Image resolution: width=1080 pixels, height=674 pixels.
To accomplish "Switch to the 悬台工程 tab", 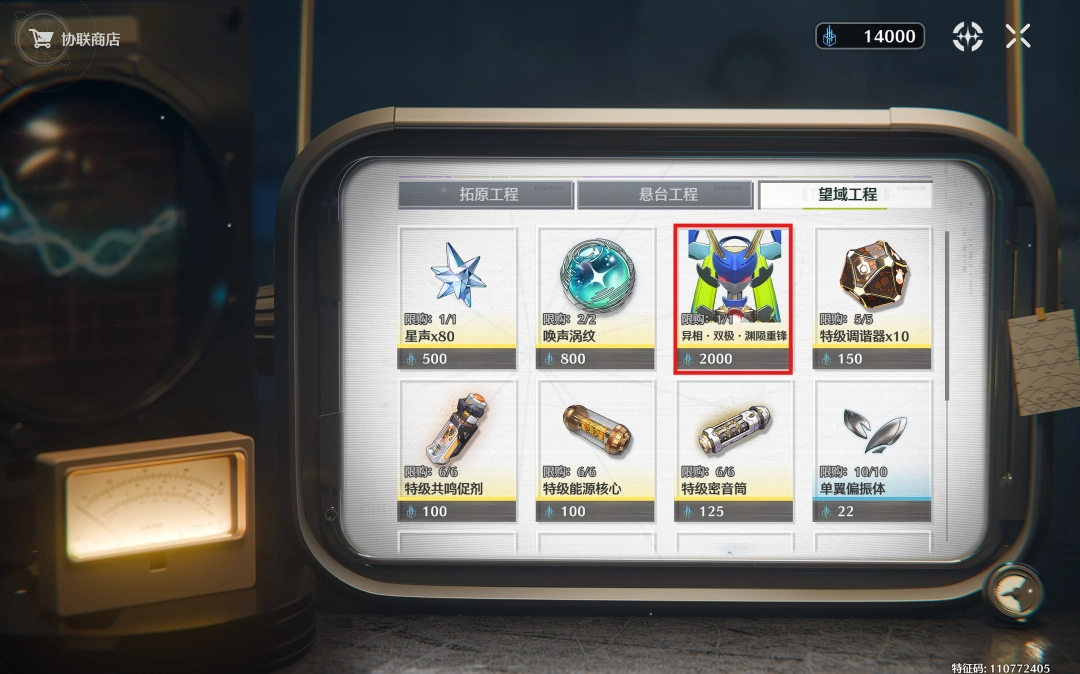I will coord(666,194).
